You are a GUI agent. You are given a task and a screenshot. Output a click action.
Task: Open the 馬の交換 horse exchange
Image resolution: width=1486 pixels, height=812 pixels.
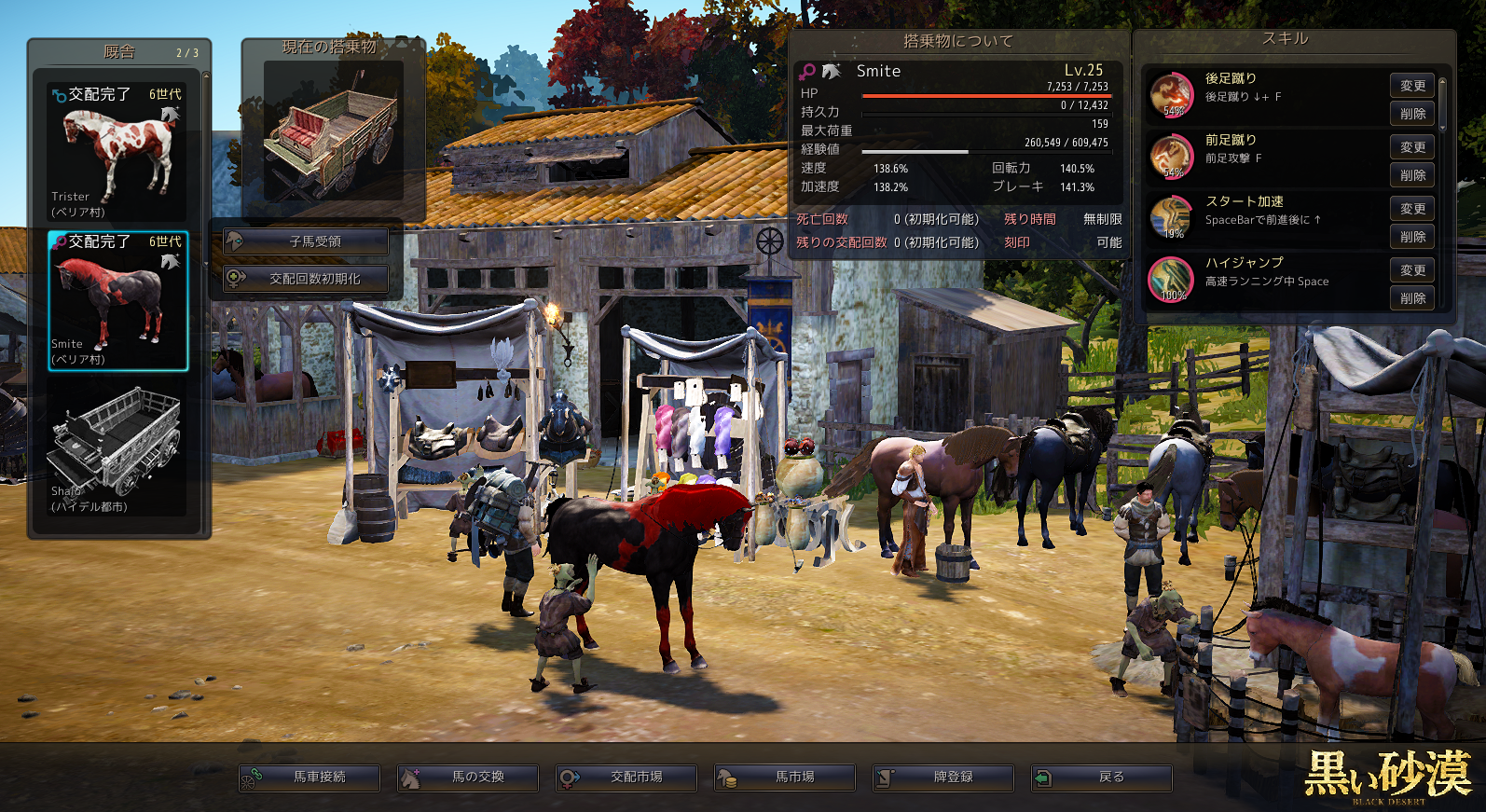(x=468, y=778)
